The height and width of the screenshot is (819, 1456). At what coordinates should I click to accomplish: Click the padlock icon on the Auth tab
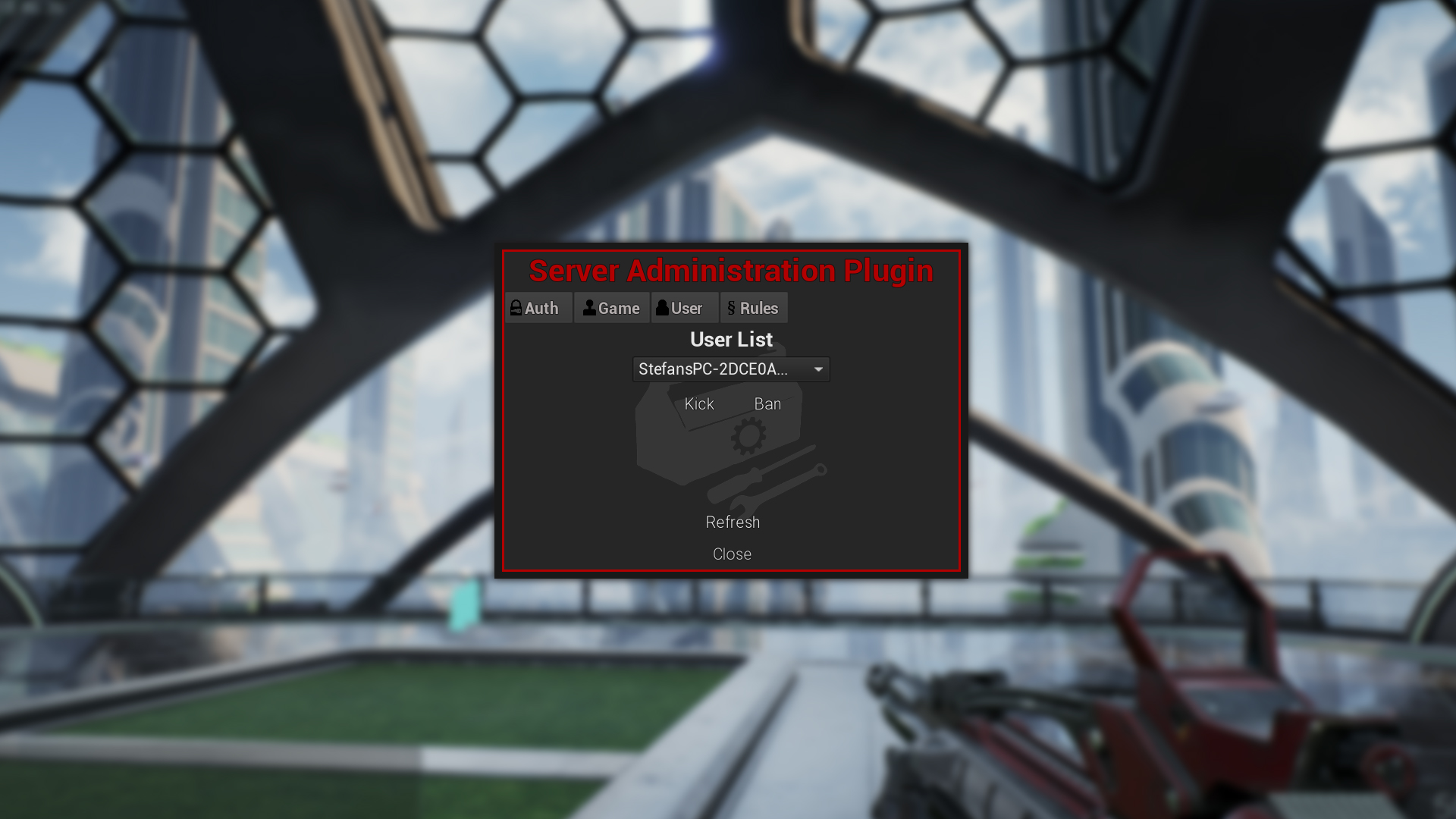[x=516, y=308]
